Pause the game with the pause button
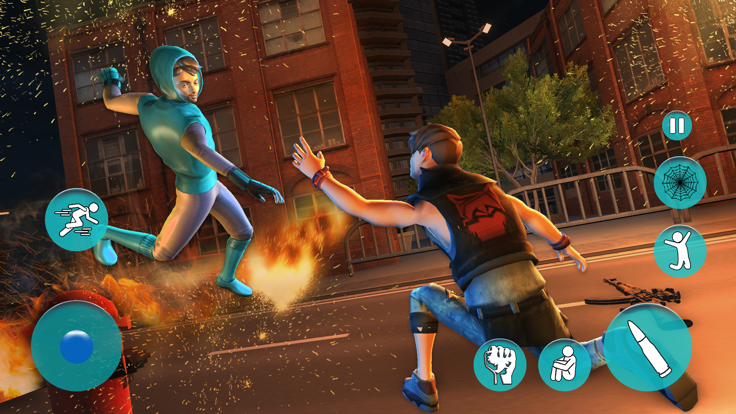Screen dimensions: 736x414 (677, 127)
